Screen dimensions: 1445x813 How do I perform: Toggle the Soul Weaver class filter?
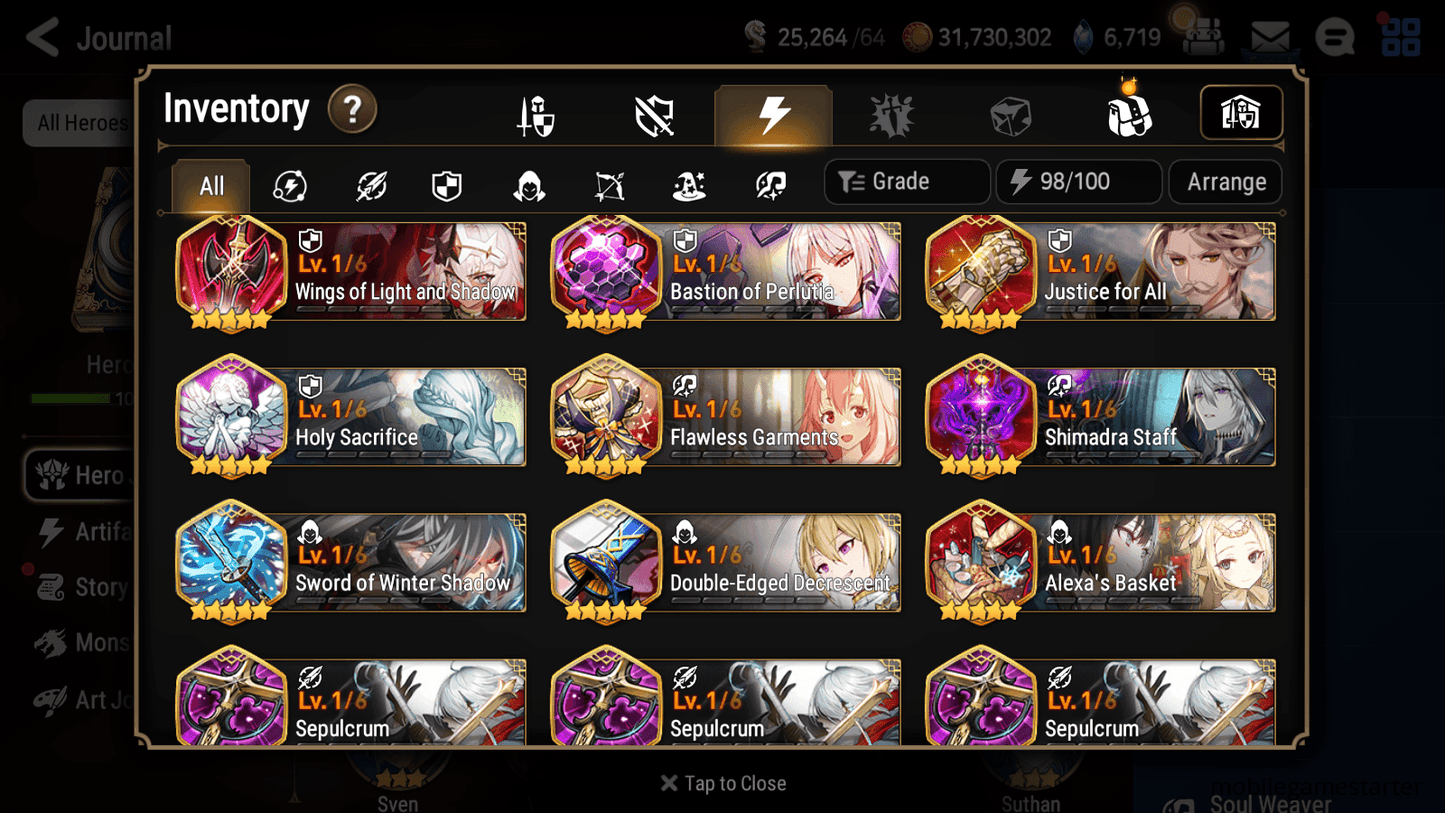[x=768, y=183]
